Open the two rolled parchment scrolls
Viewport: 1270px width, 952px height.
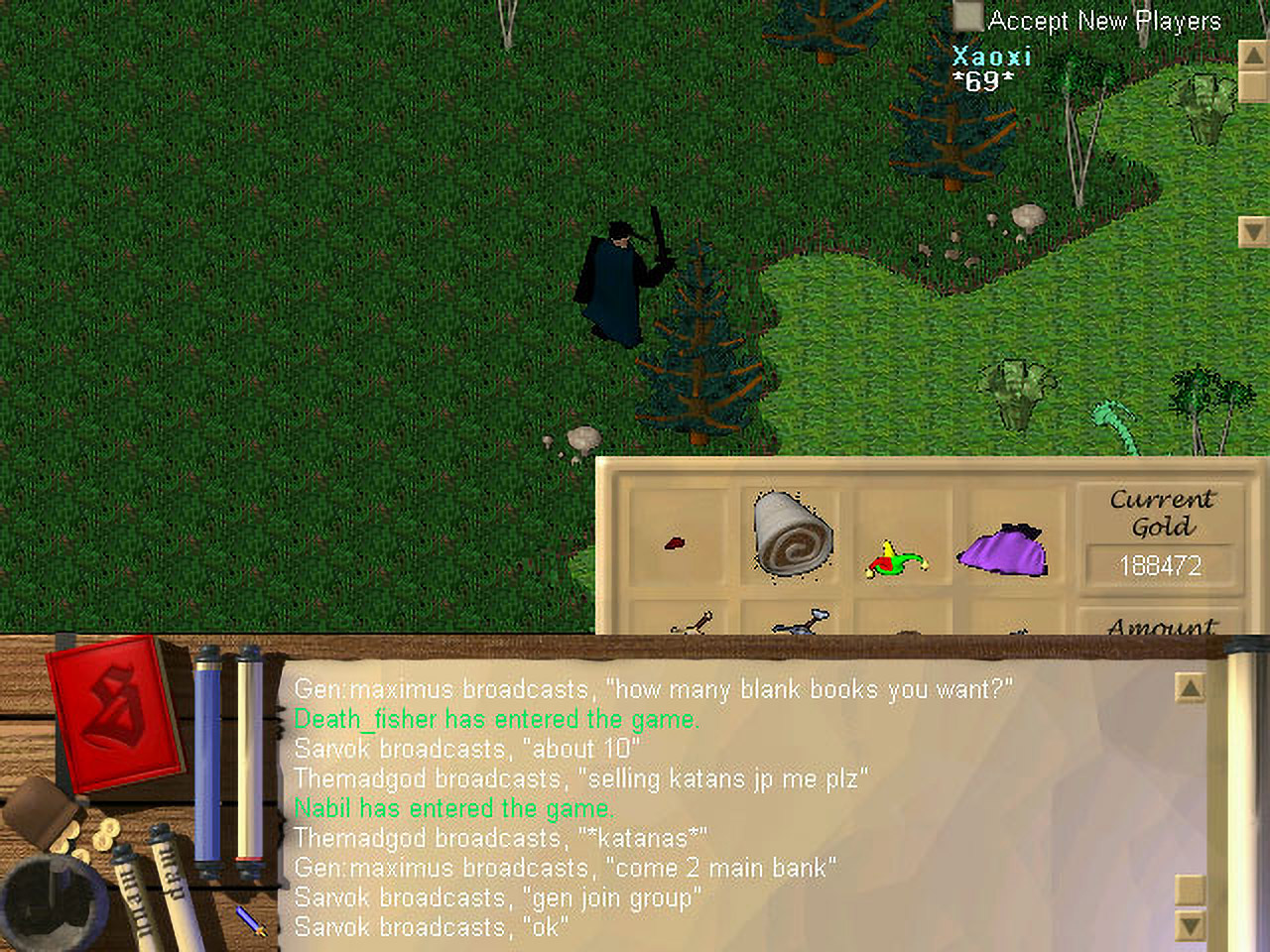[x=149, y=888]
